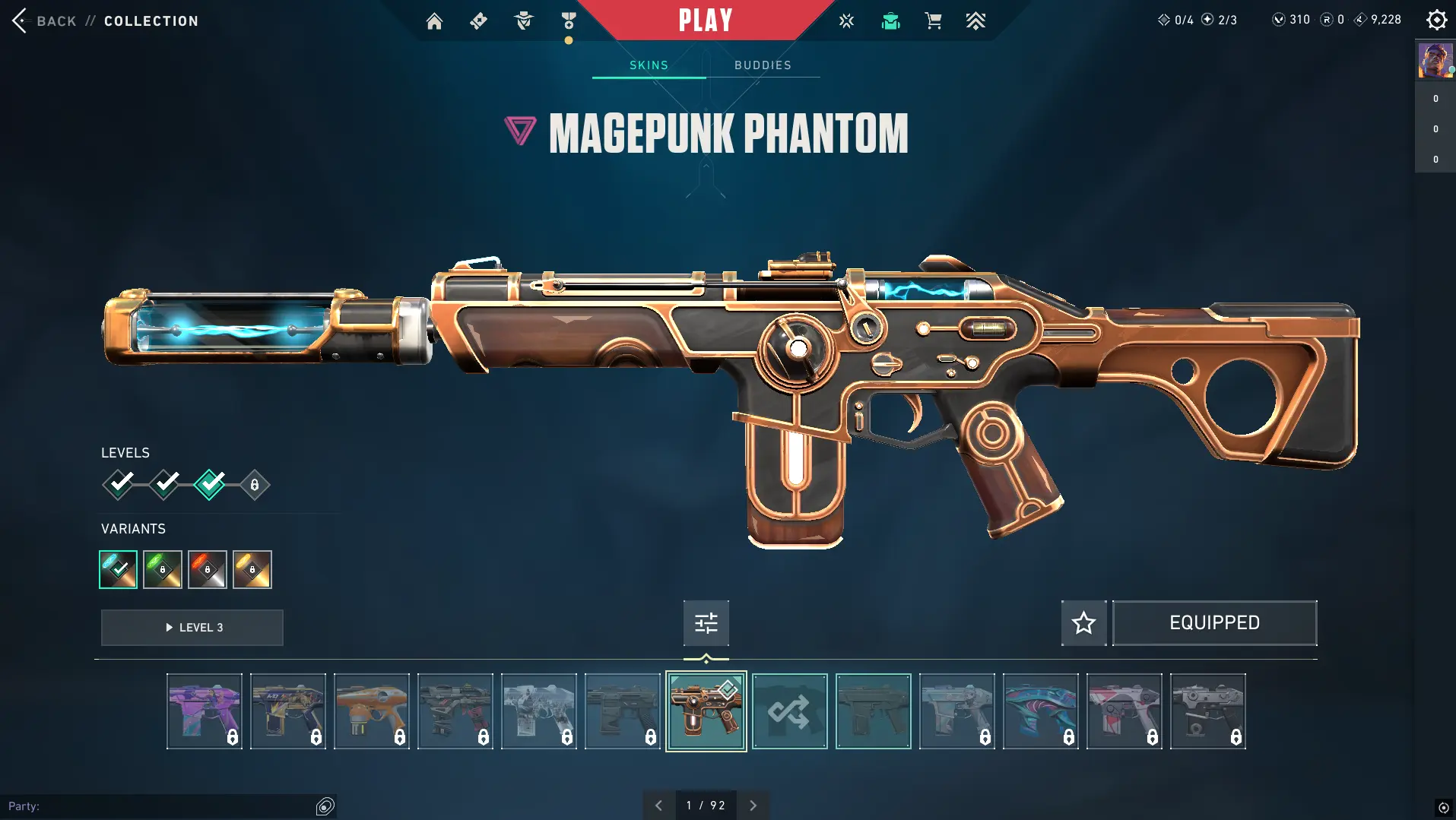Play the Level 3 preview video
This screenshot has height=820, width=1456.
point(192,628)
